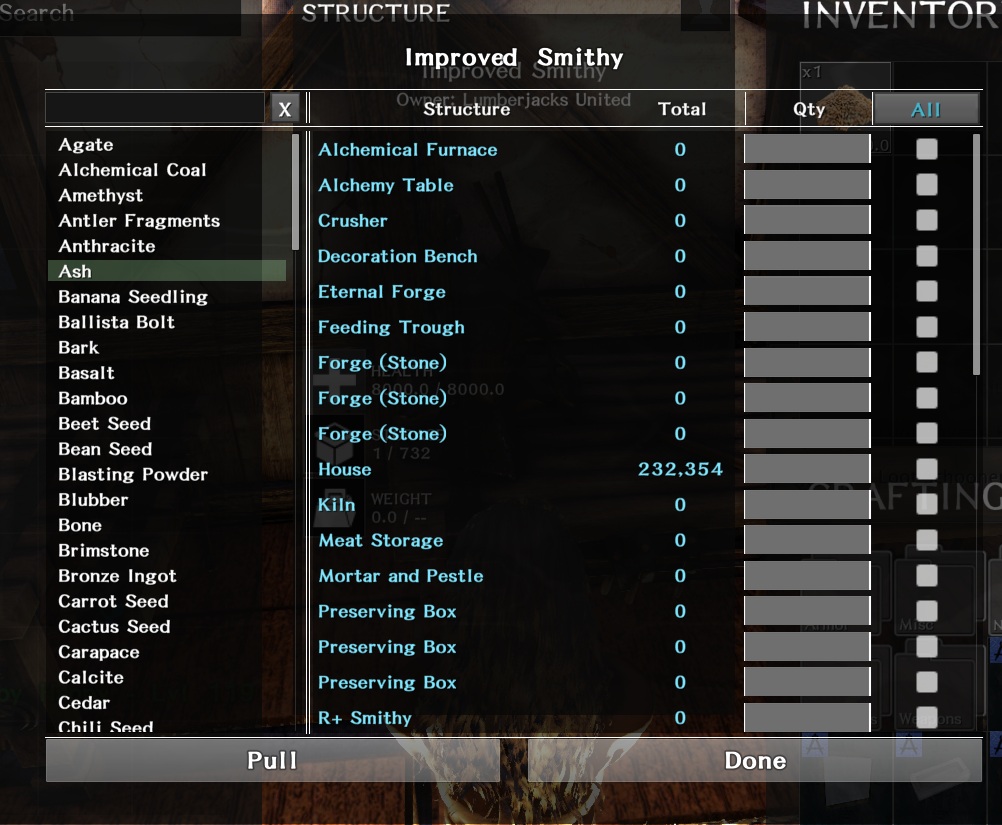This screenshot has width=1002, height=825.
Task: Click the Crusher quantity field
Action: pyautogui.click(x=807, y=220)
